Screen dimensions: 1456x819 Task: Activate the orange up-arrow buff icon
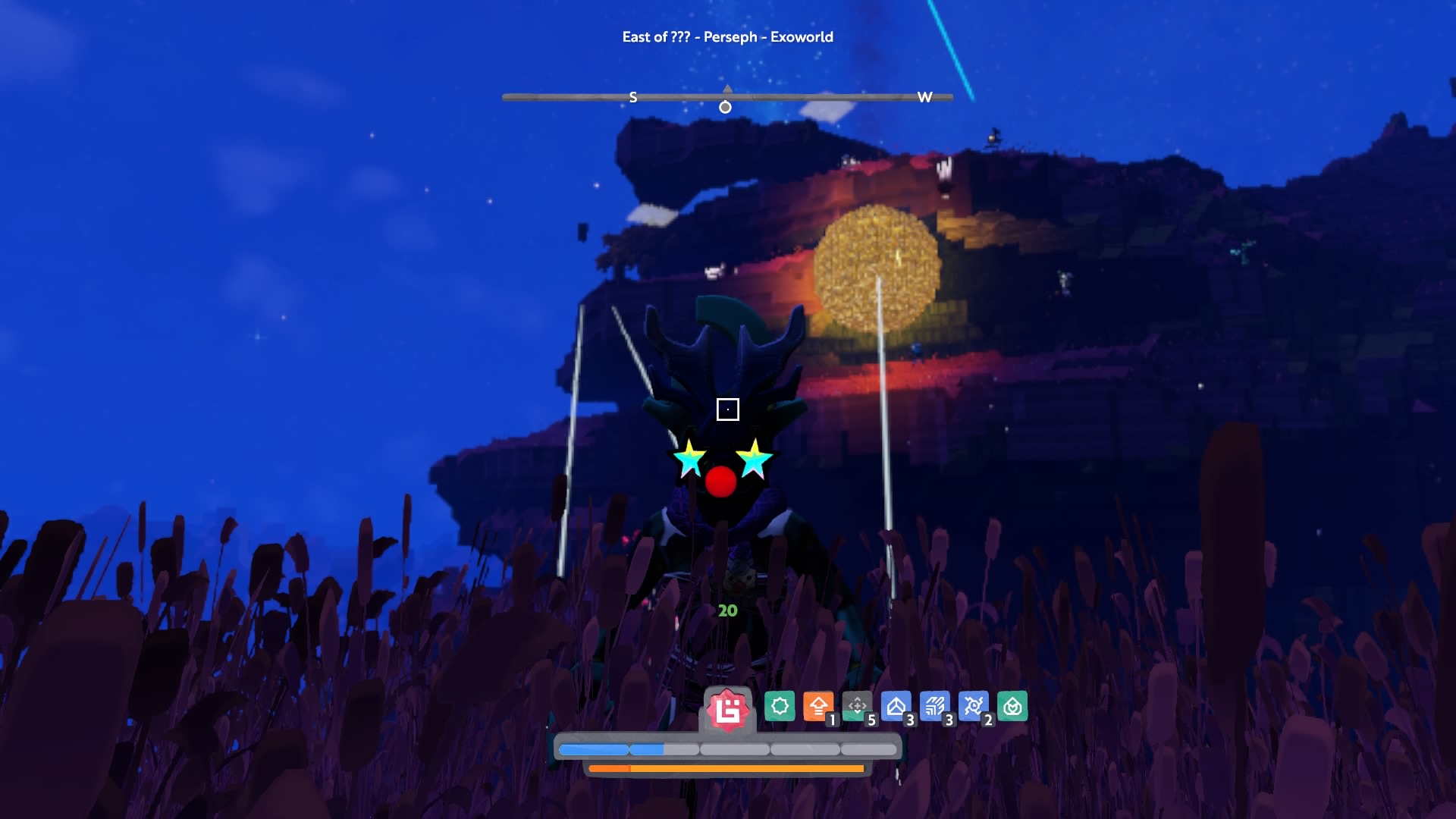click(817, 707)
